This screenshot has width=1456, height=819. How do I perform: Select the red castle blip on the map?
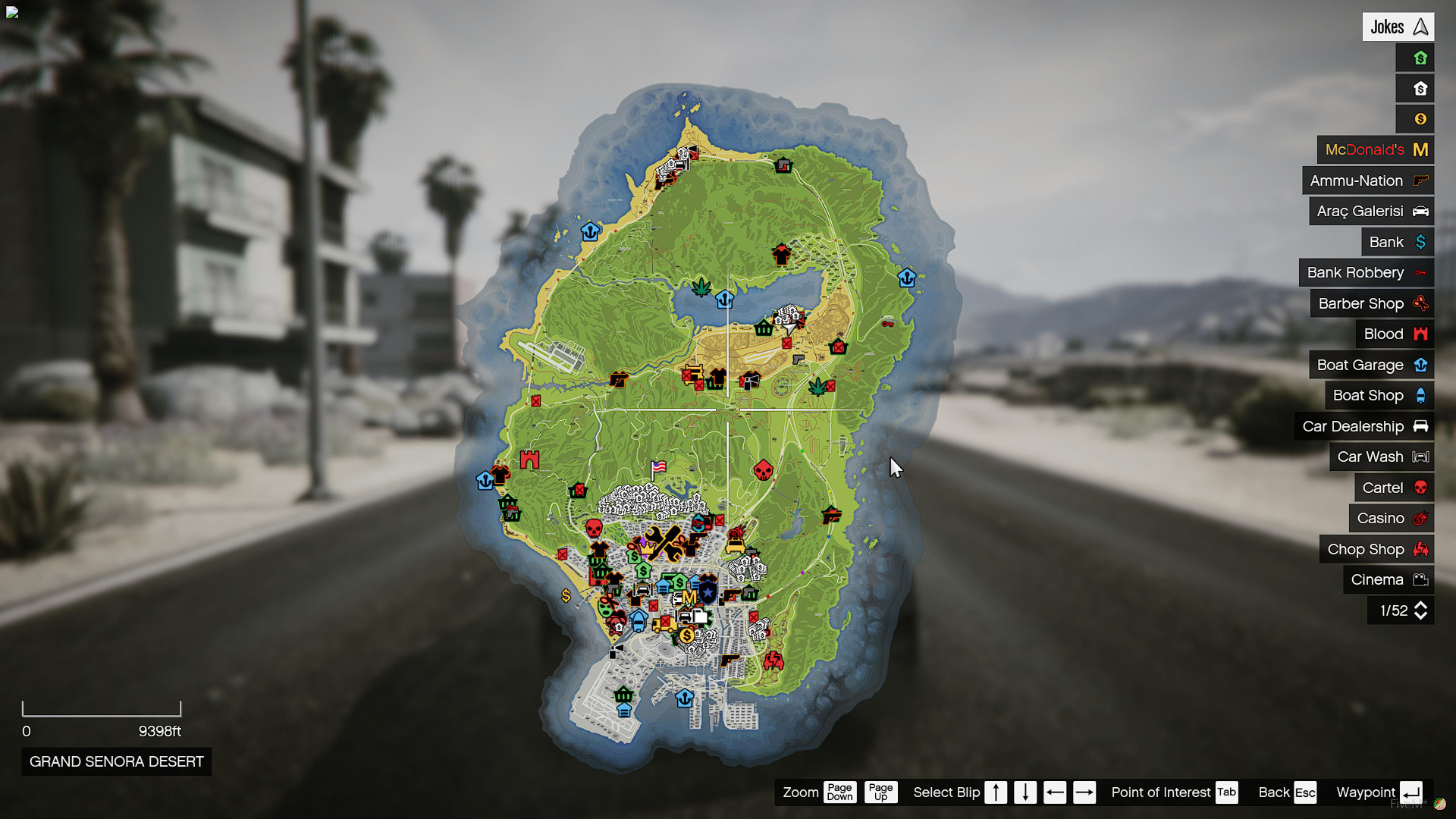coord(529,459)
